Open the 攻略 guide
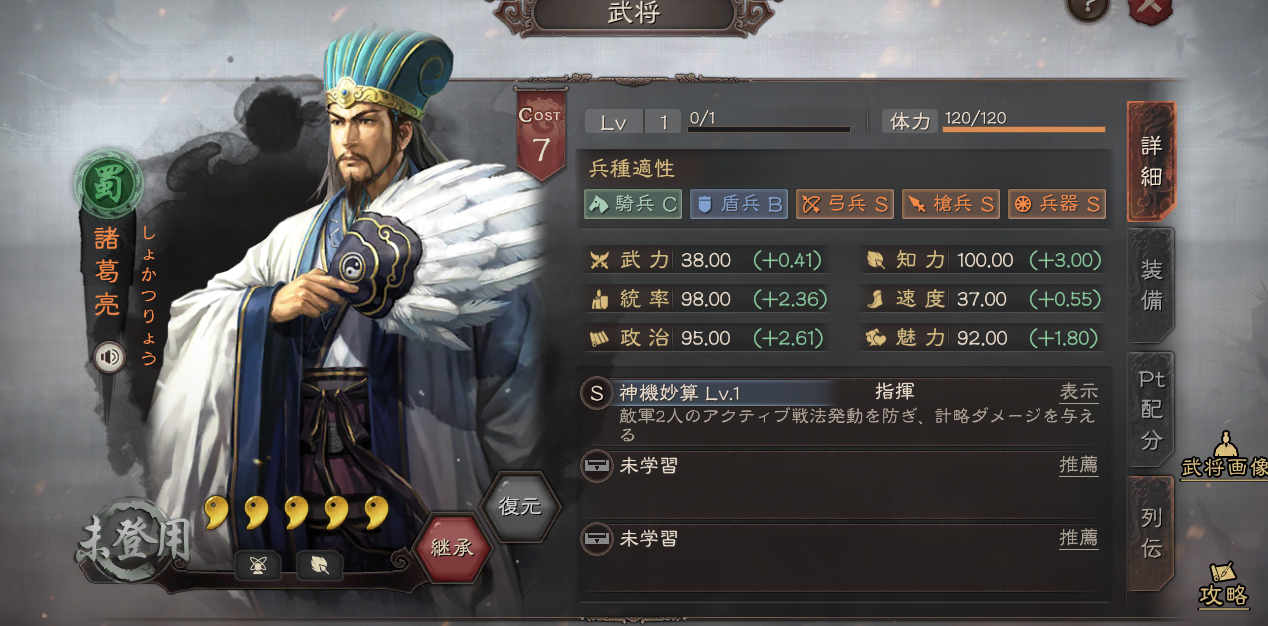1268x626 pixels. [x=1224, y=585]
